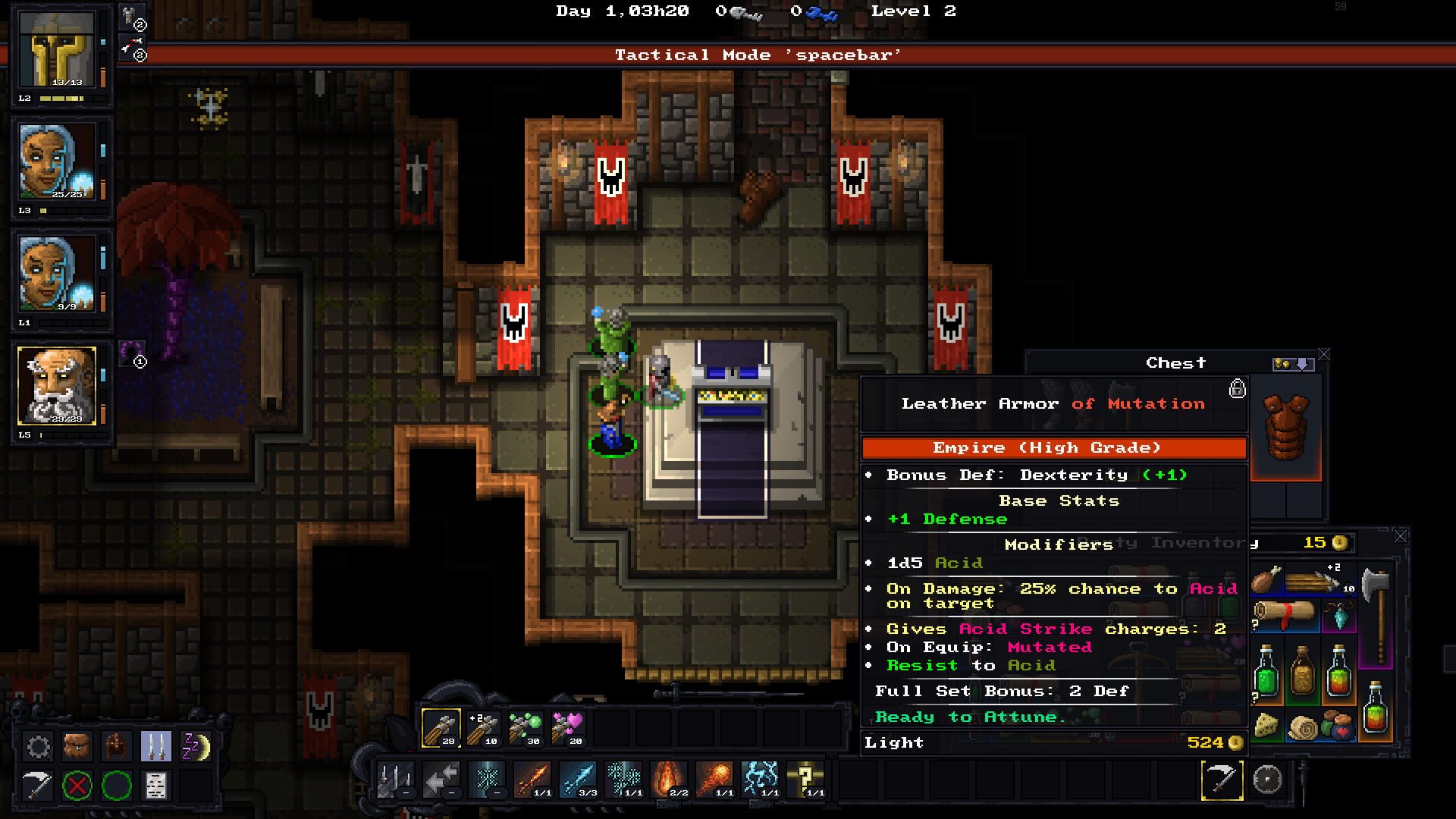
Task: Close the Party Inventory window
Action: pos(1401,536)
